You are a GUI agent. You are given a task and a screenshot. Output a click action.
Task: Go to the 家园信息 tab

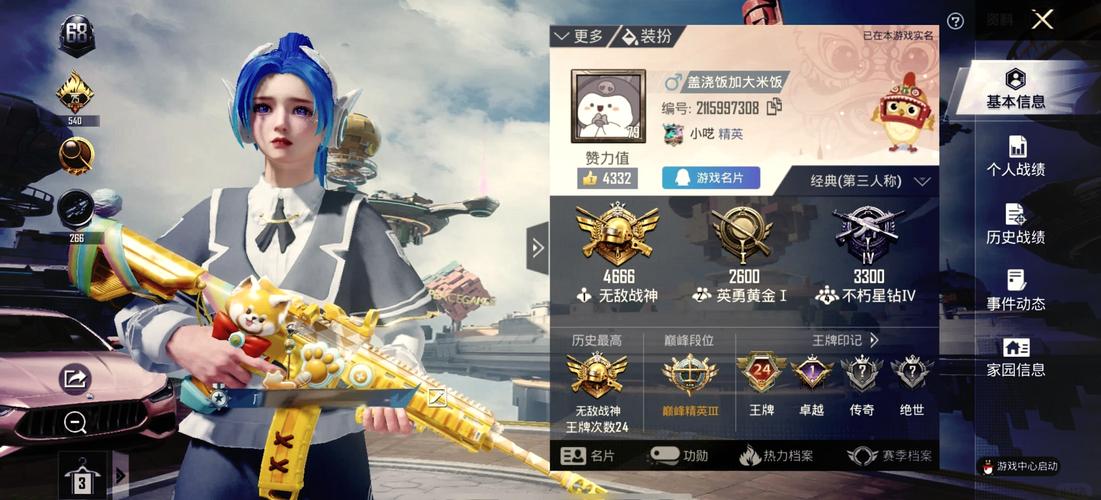(x=1016, y=358)
